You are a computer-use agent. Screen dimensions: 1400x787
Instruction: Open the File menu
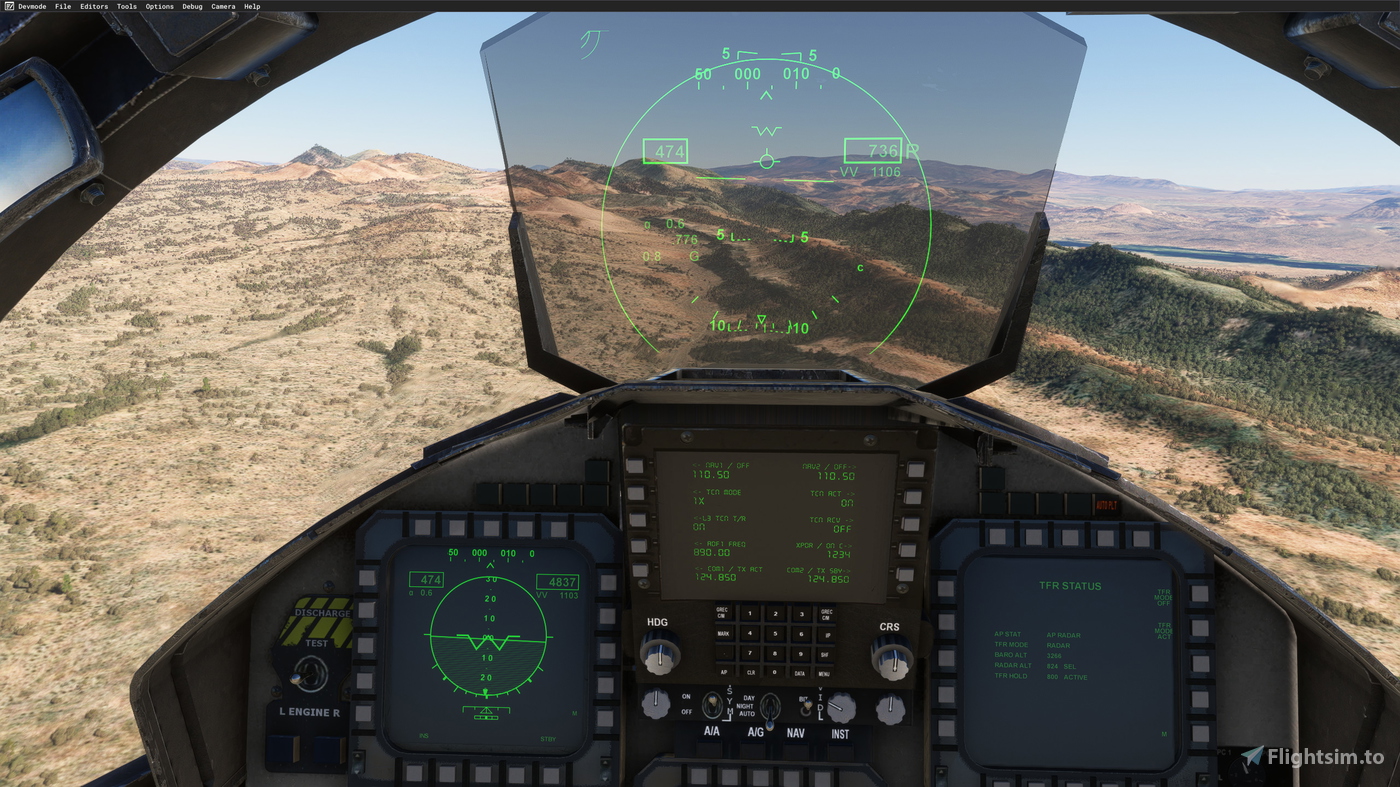pos(62,5)
